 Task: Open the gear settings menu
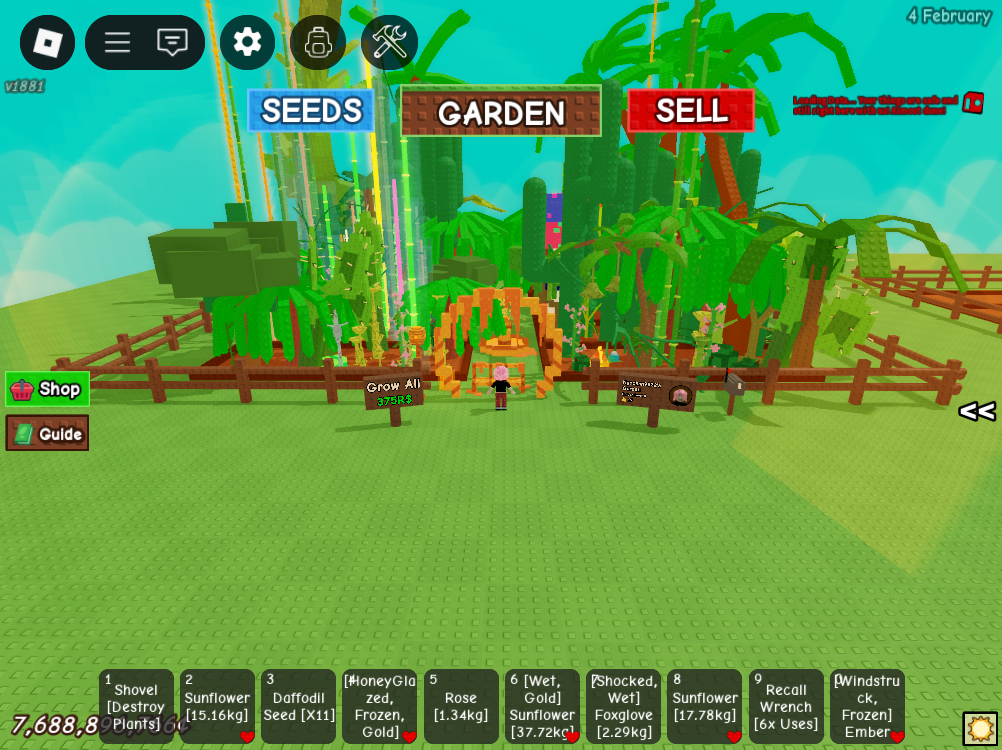(247, 42)
